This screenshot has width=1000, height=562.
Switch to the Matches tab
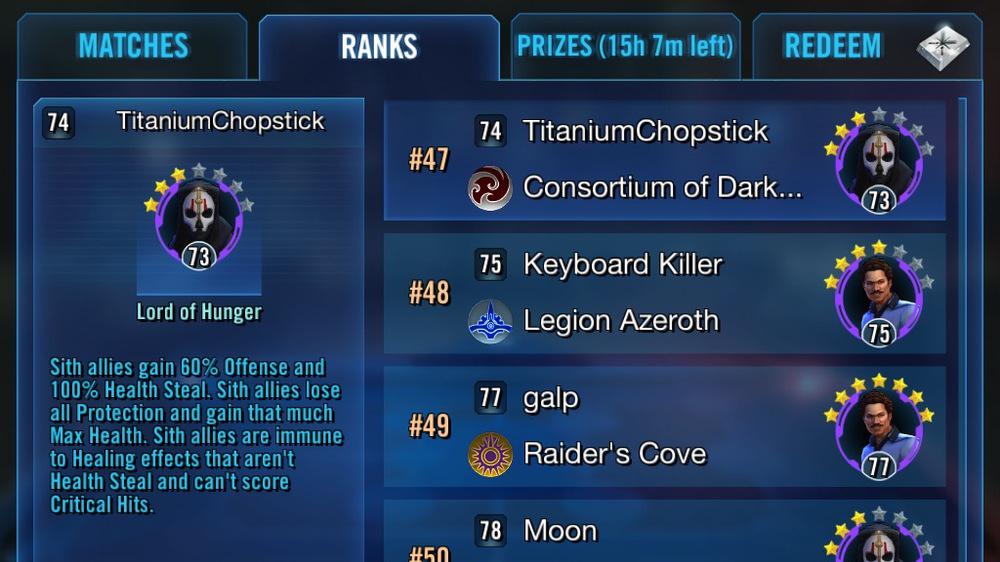[133, 46]
